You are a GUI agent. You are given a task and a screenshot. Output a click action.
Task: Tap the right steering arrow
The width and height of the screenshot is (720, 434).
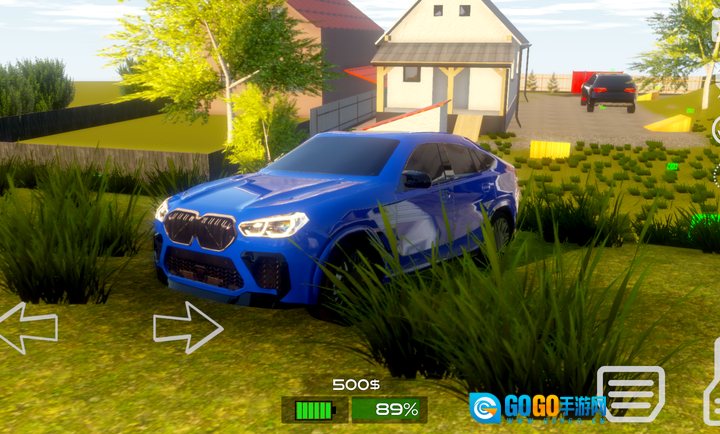[x=187, y=327]
